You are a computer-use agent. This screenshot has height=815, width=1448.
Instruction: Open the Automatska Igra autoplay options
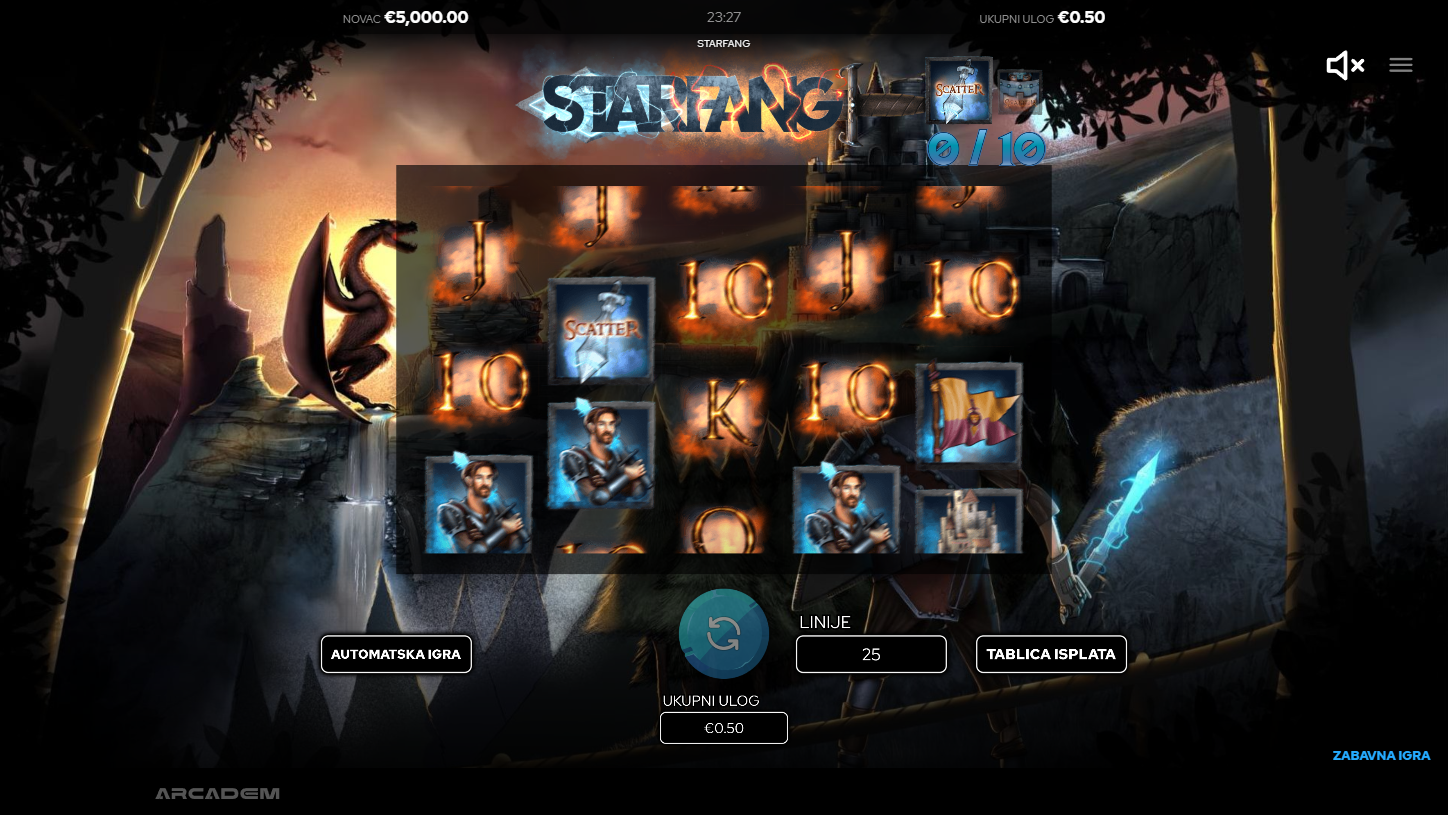396,654
